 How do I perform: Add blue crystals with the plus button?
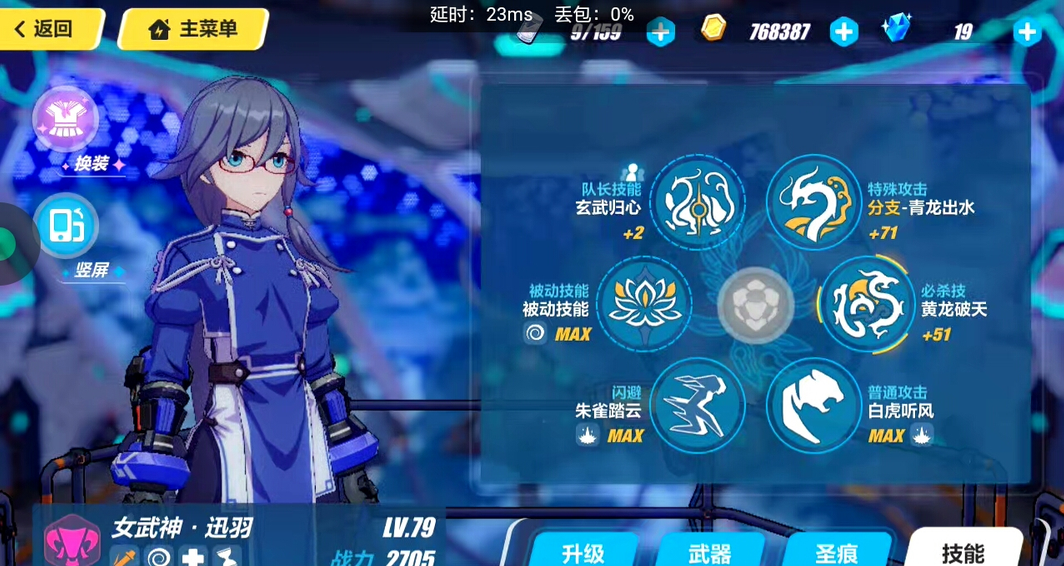1027,32
